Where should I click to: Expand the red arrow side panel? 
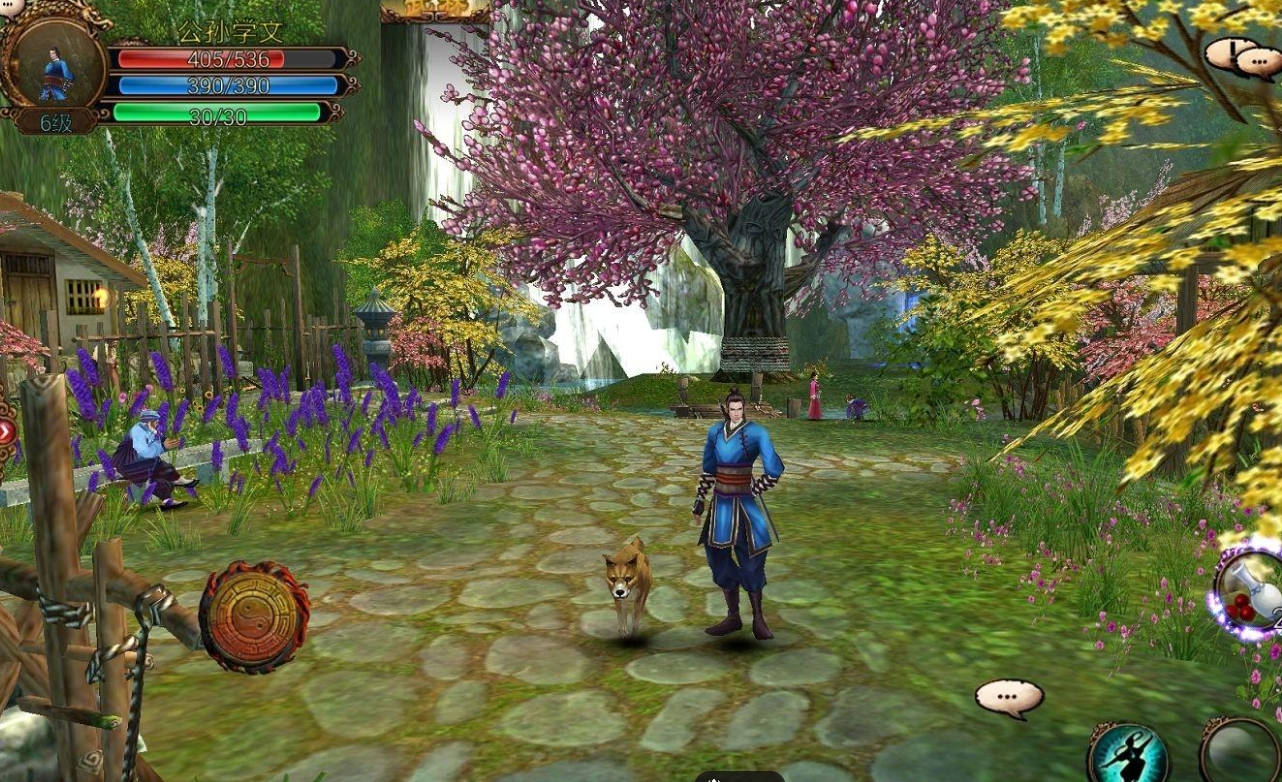click(6, 433)
